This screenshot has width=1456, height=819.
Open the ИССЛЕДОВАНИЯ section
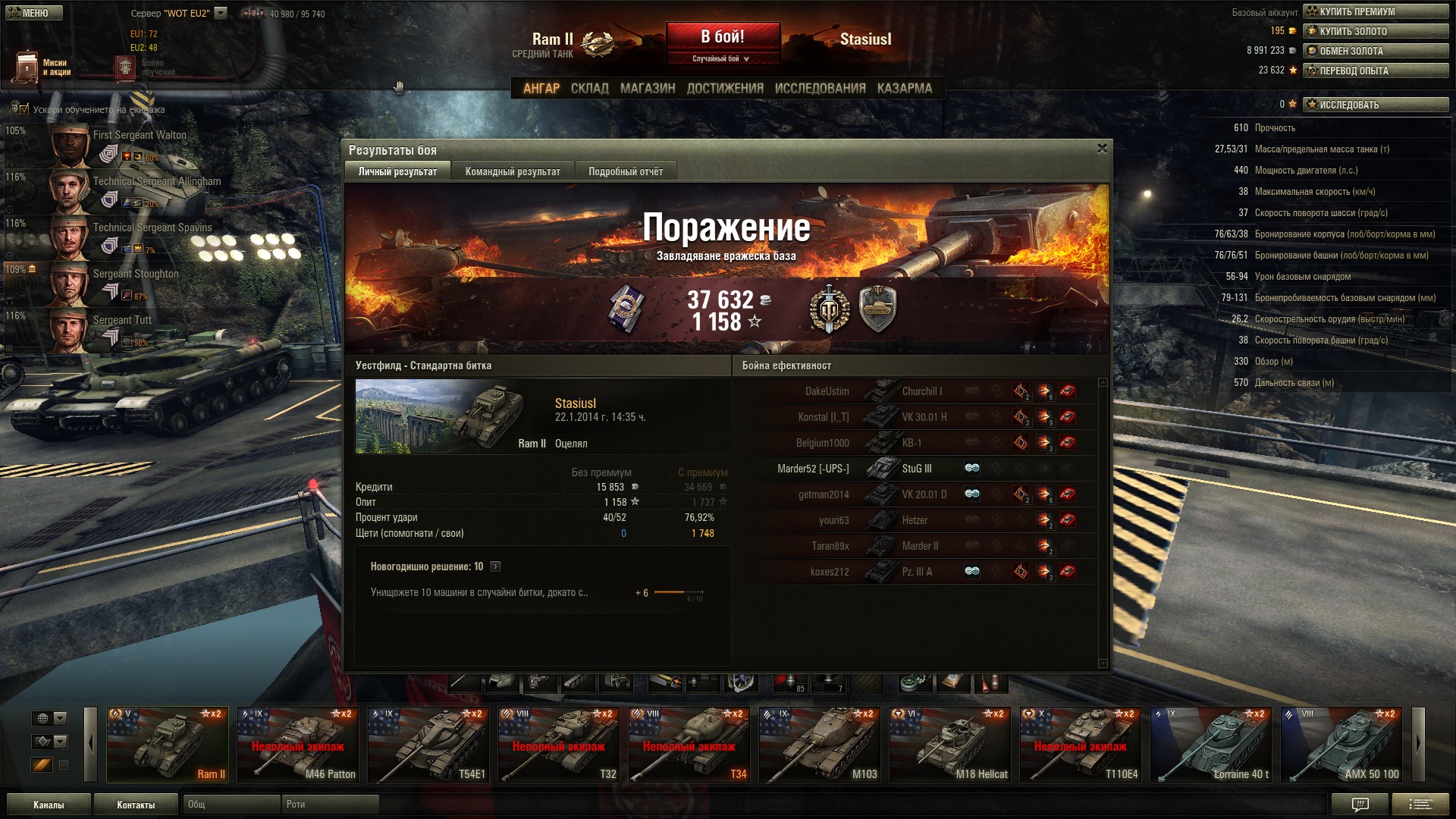pyautogui.click(x=820, y=89)
